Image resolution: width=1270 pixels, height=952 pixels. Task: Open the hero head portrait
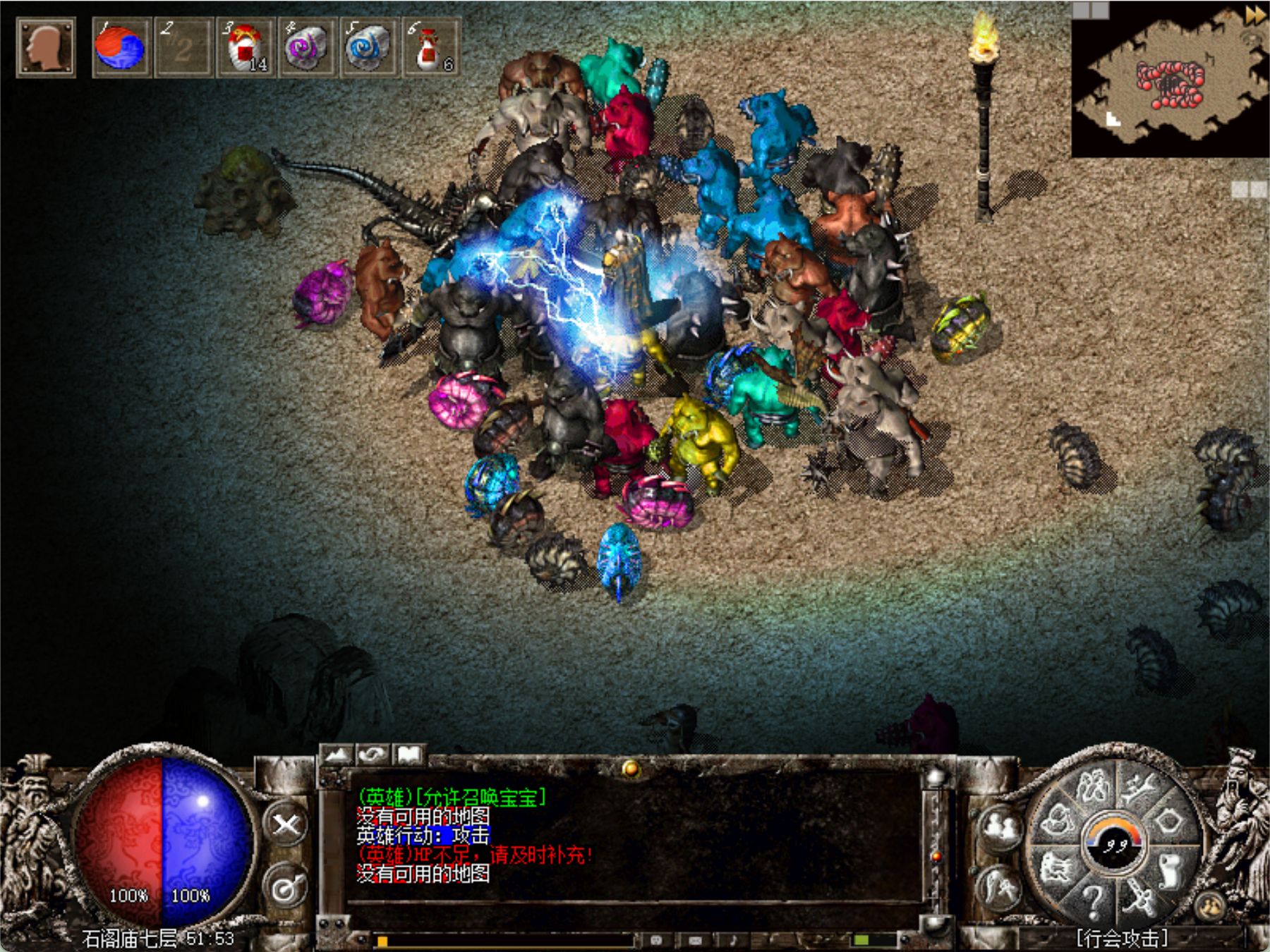pyautogui.click(x=45, y=47)
